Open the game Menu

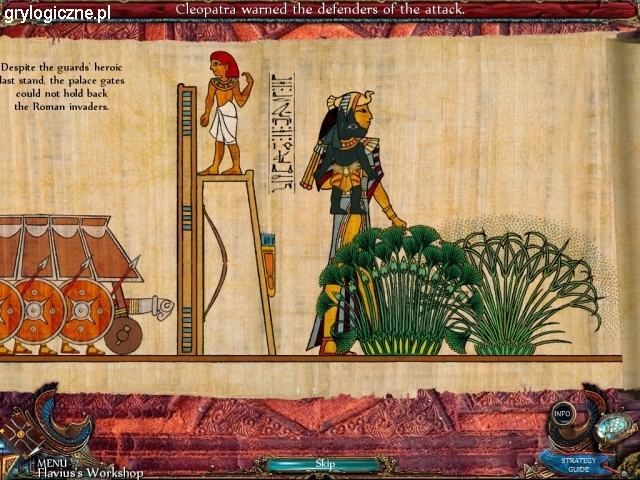51,462
